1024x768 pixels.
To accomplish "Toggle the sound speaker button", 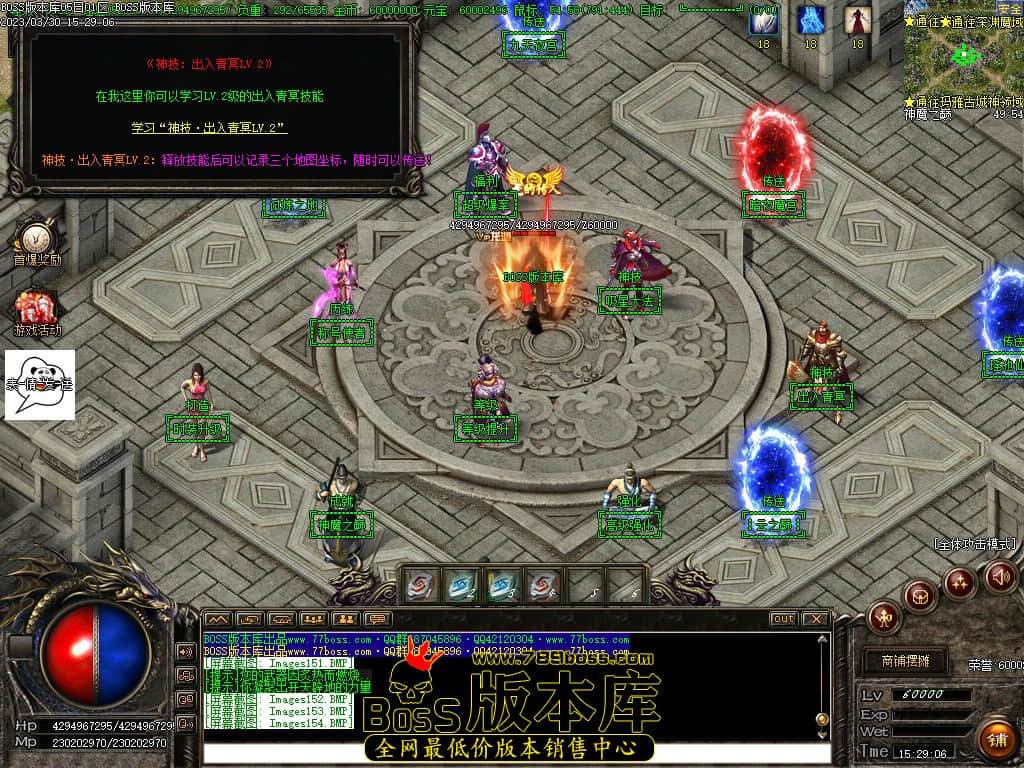I will tap(1001, 576).
